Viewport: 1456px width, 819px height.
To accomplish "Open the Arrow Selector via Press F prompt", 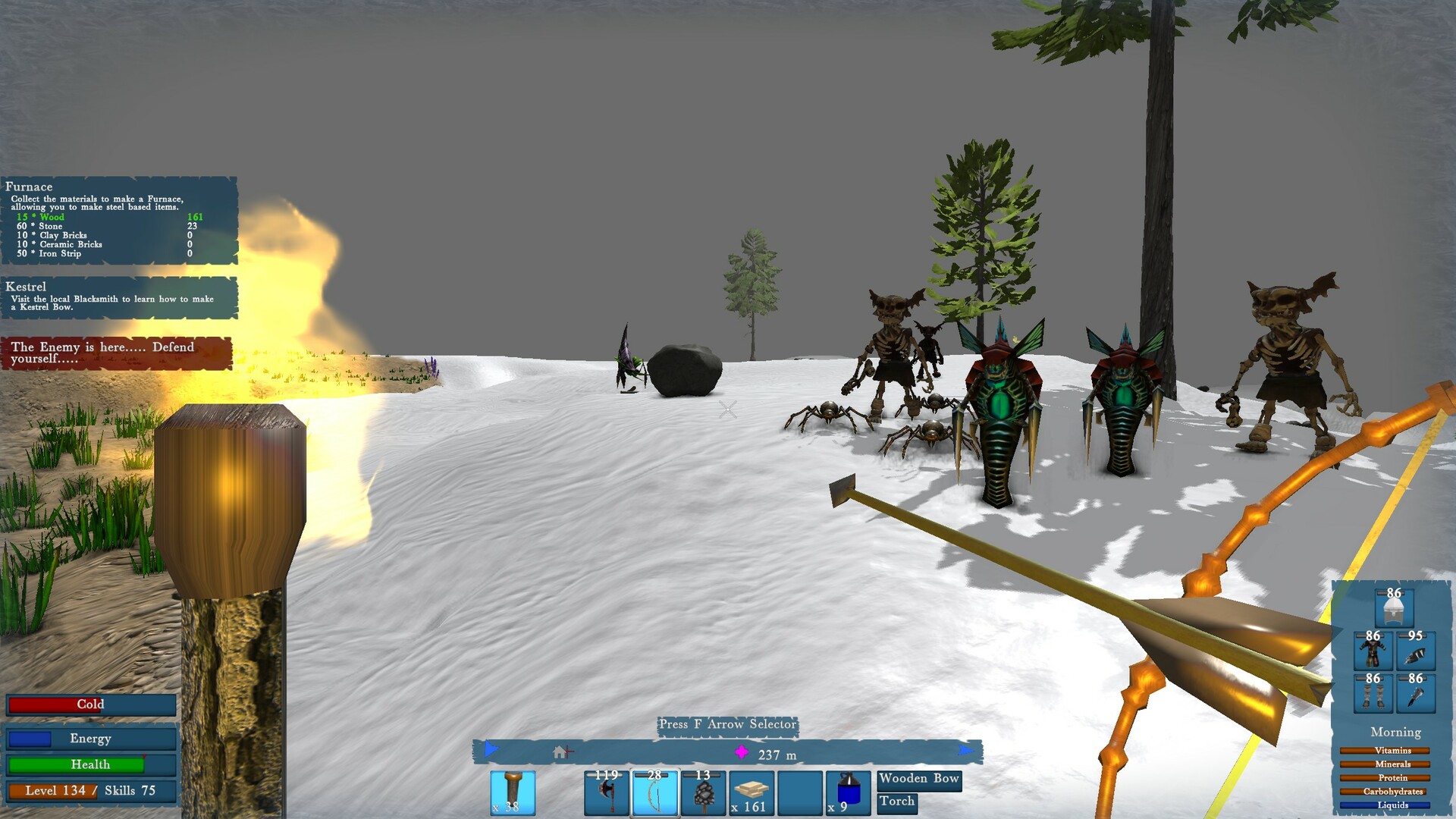I will (x=726, y=725).
